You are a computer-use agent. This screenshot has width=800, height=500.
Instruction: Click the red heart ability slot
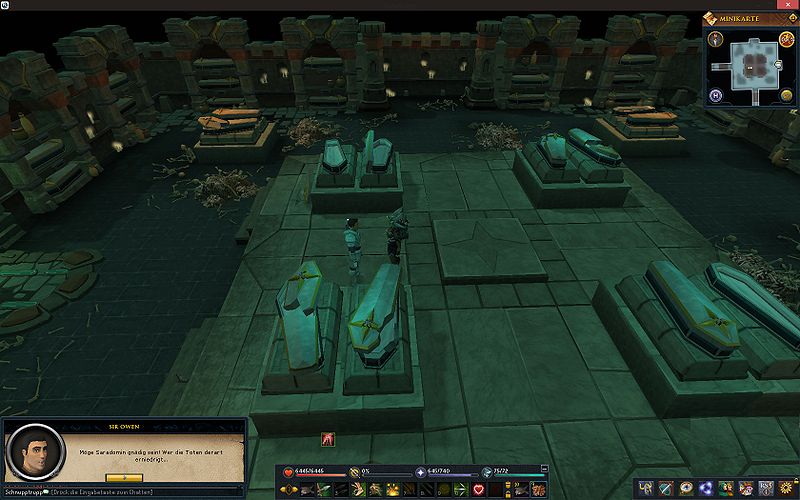click(478, 488)
